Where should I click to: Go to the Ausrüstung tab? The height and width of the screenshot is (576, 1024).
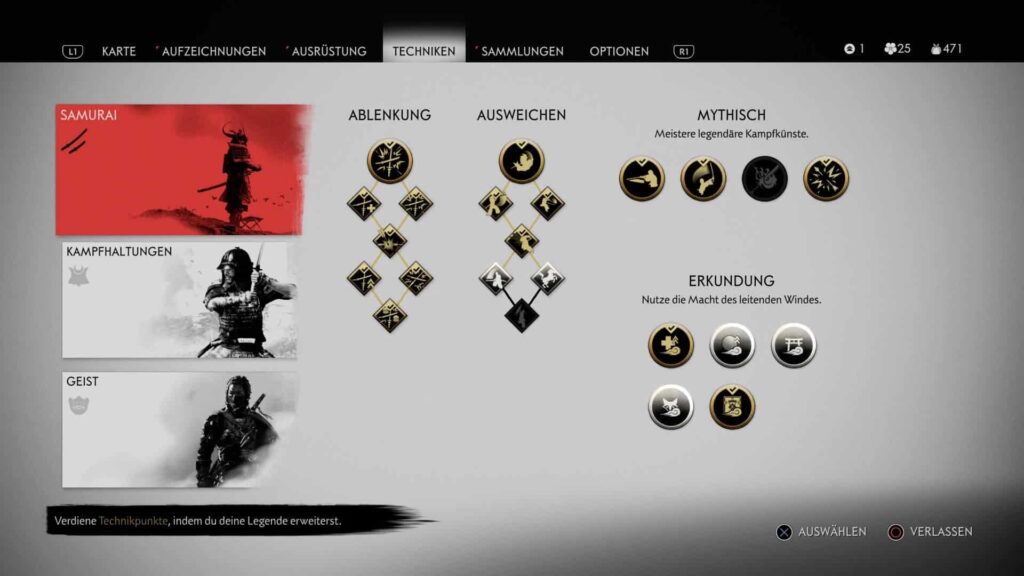tap(329, 51)
